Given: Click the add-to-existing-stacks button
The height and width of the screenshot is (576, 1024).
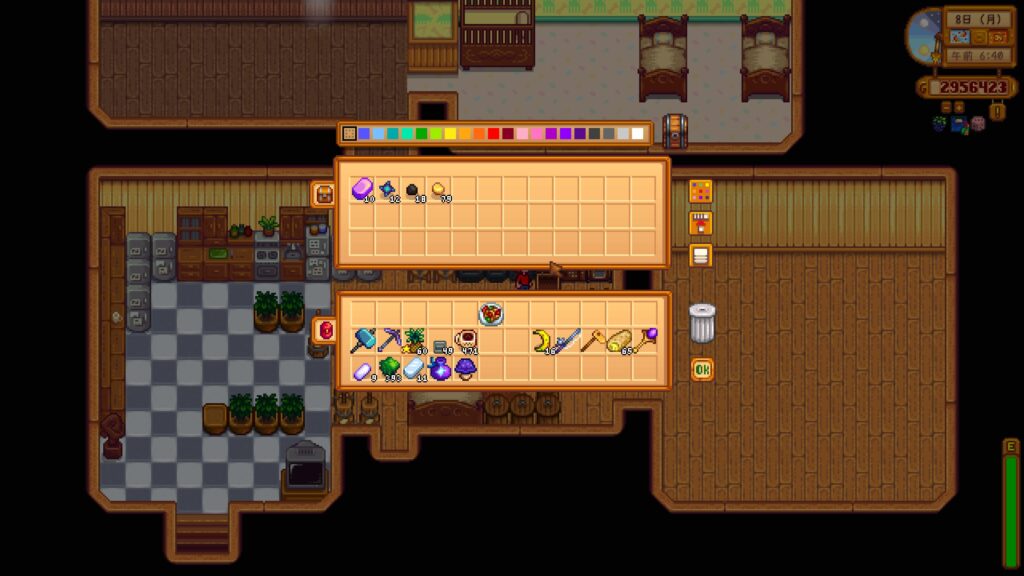Looking at the screenshot, I should (x=701, y=223).
